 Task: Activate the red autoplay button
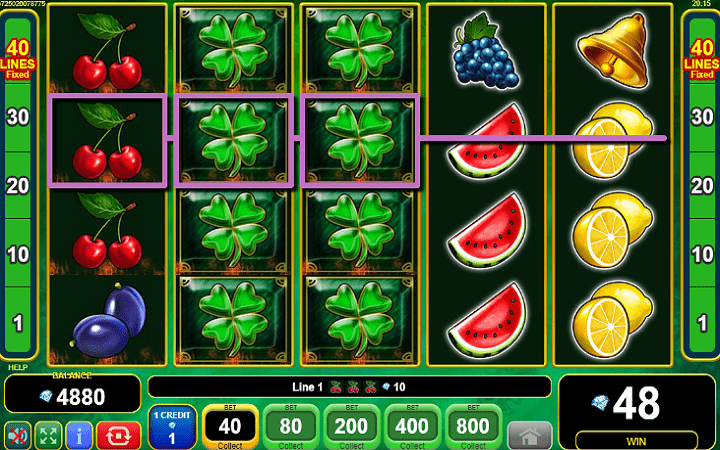(119, 434)
